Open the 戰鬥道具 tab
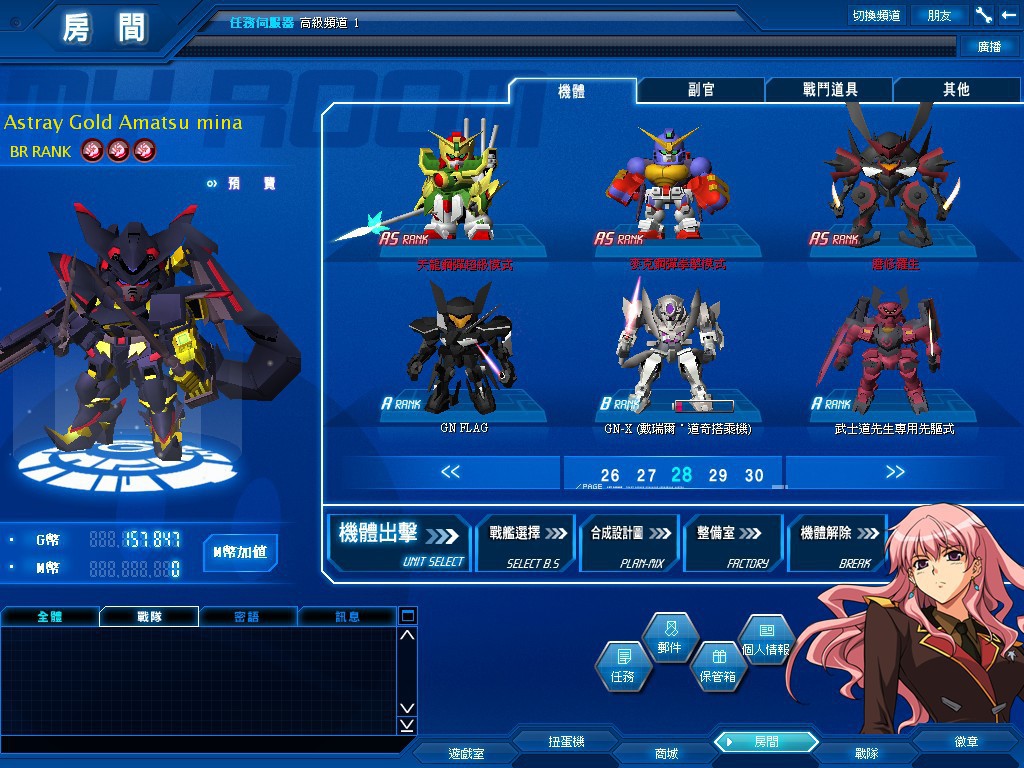 (x=829, y=90)
